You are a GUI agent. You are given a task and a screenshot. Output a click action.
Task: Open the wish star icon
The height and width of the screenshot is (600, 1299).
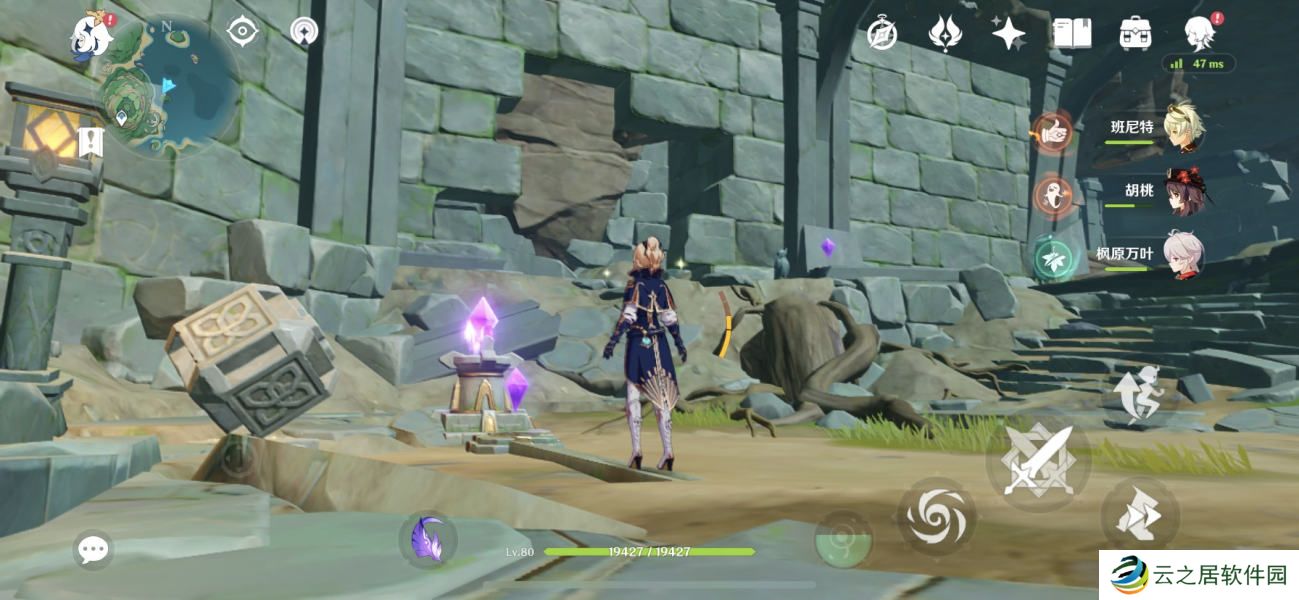(1008, 34)
